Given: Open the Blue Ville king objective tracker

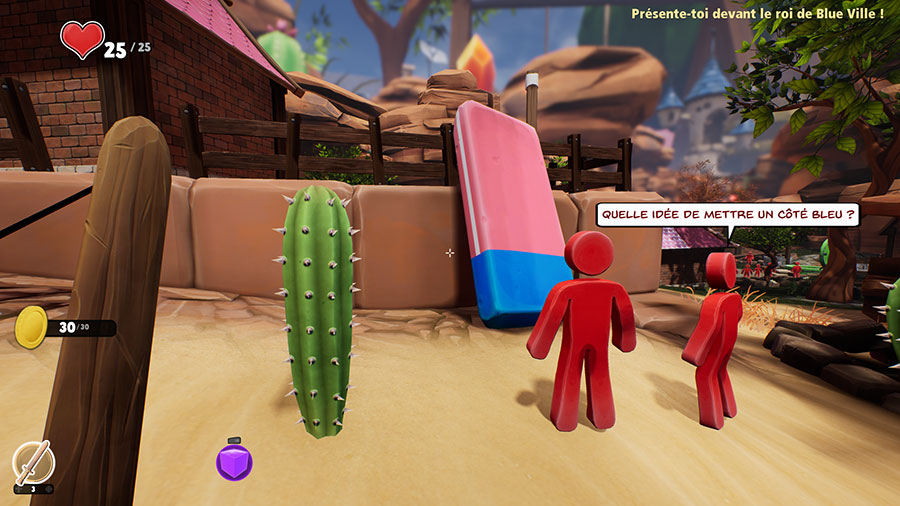Looking at the screenshot, I should coord(758,14).
